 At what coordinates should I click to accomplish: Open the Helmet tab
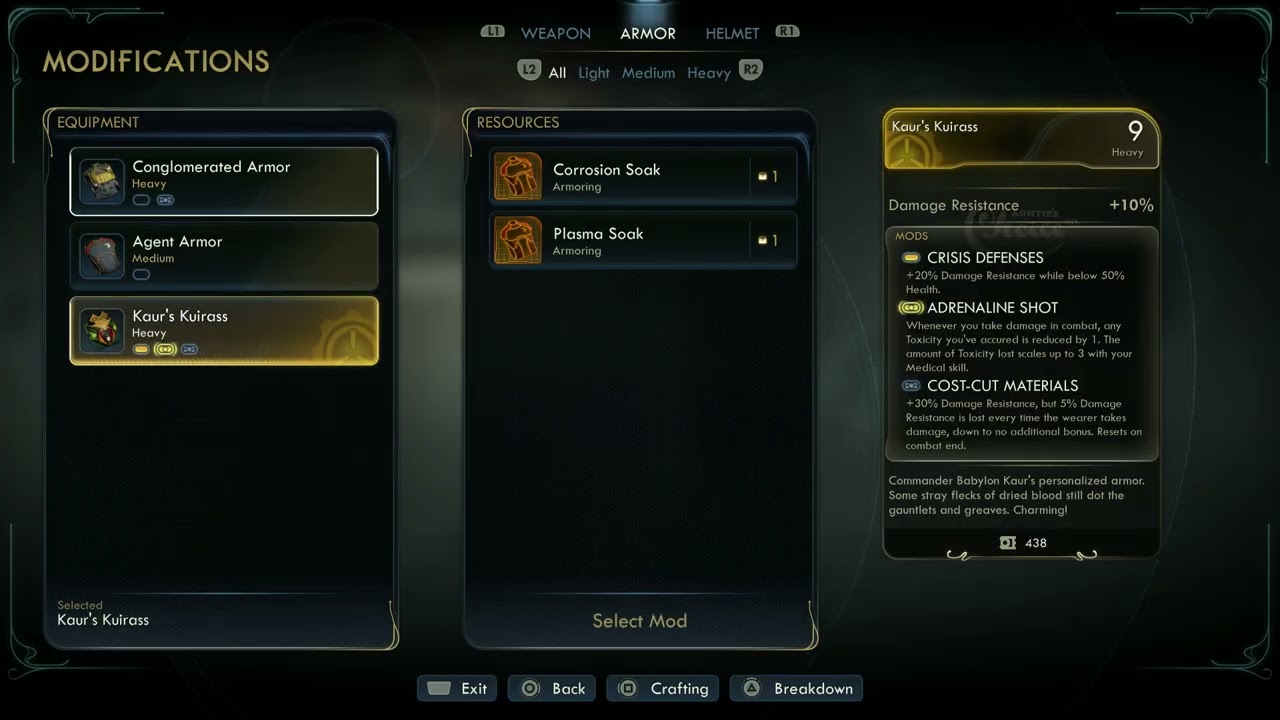(732, 34)
